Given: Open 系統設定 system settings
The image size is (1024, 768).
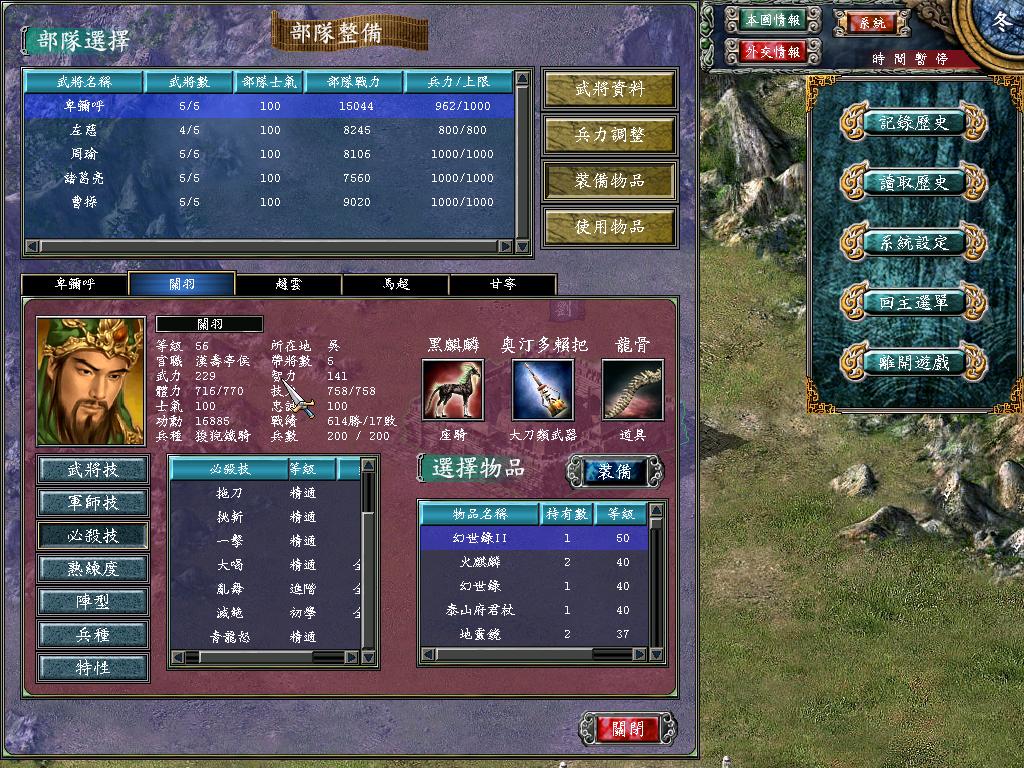Looking at the screenshot, I should click(x=913, y=242).
